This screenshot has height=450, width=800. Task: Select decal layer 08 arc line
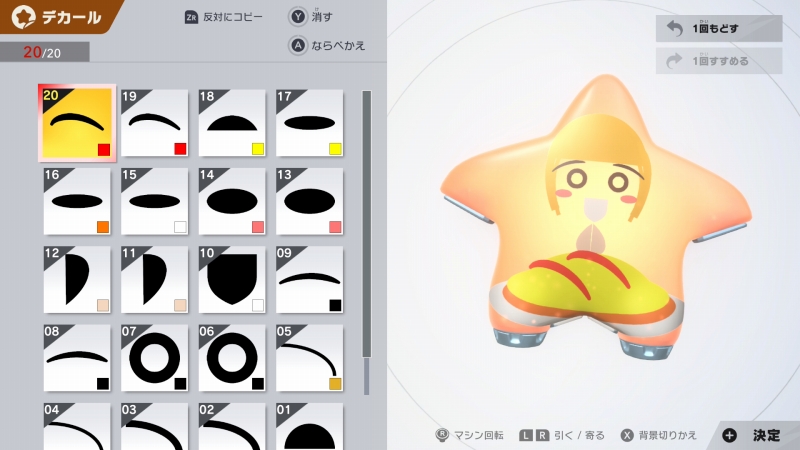click(x=77, y=357)
